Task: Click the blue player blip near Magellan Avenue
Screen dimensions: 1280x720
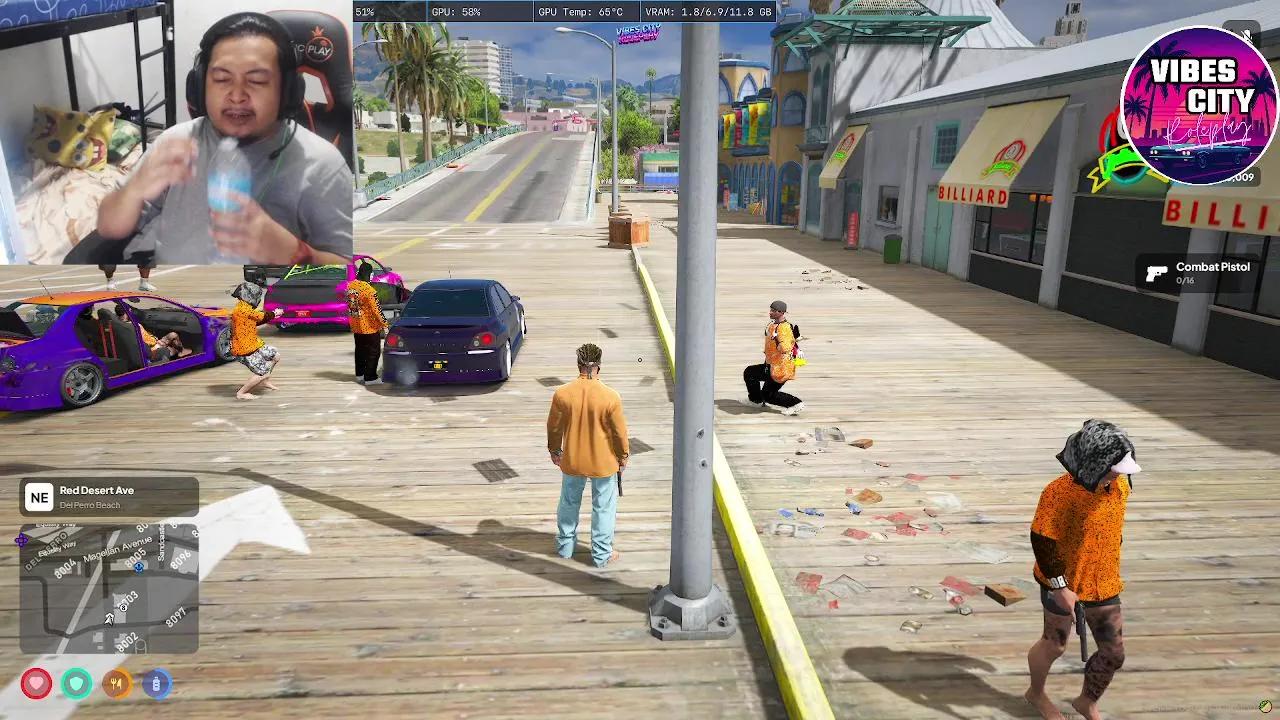Action: (137, 568)
